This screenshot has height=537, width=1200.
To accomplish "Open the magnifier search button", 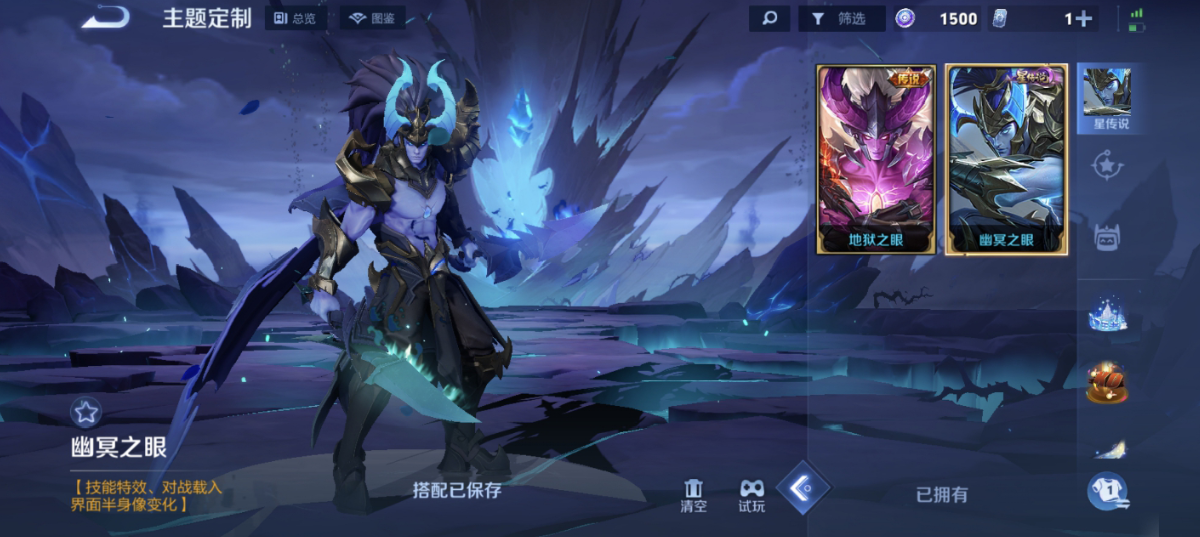I will 769,18.
